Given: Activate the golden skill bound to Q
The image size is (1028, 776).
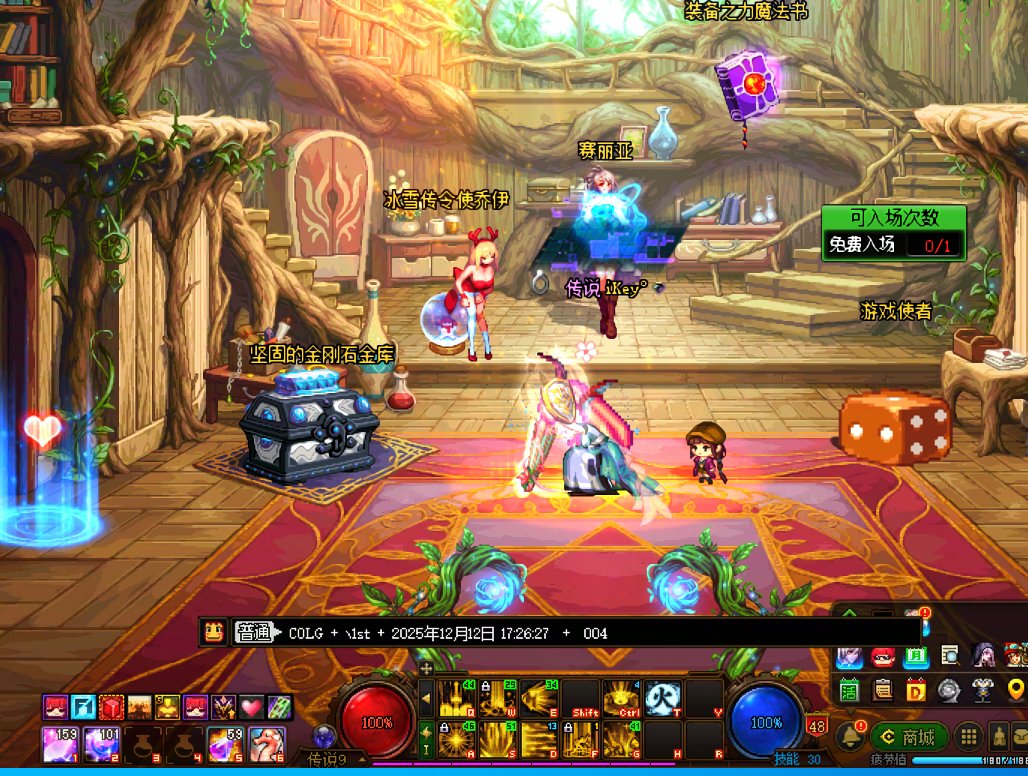Looking at the screenshot, I should [x=456, y=698].
